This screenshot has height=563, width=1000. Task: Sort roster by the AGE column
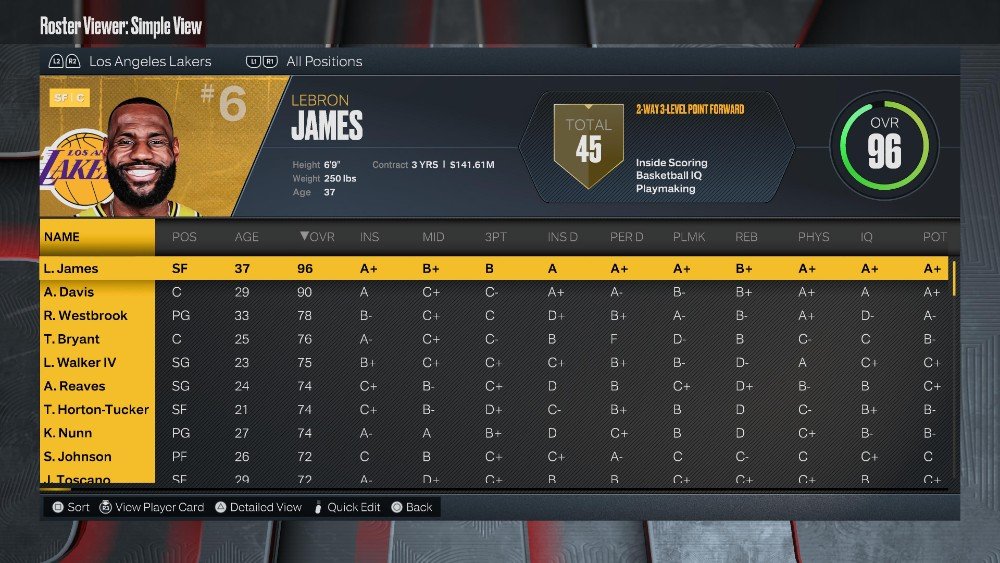(x=246, y=237)
